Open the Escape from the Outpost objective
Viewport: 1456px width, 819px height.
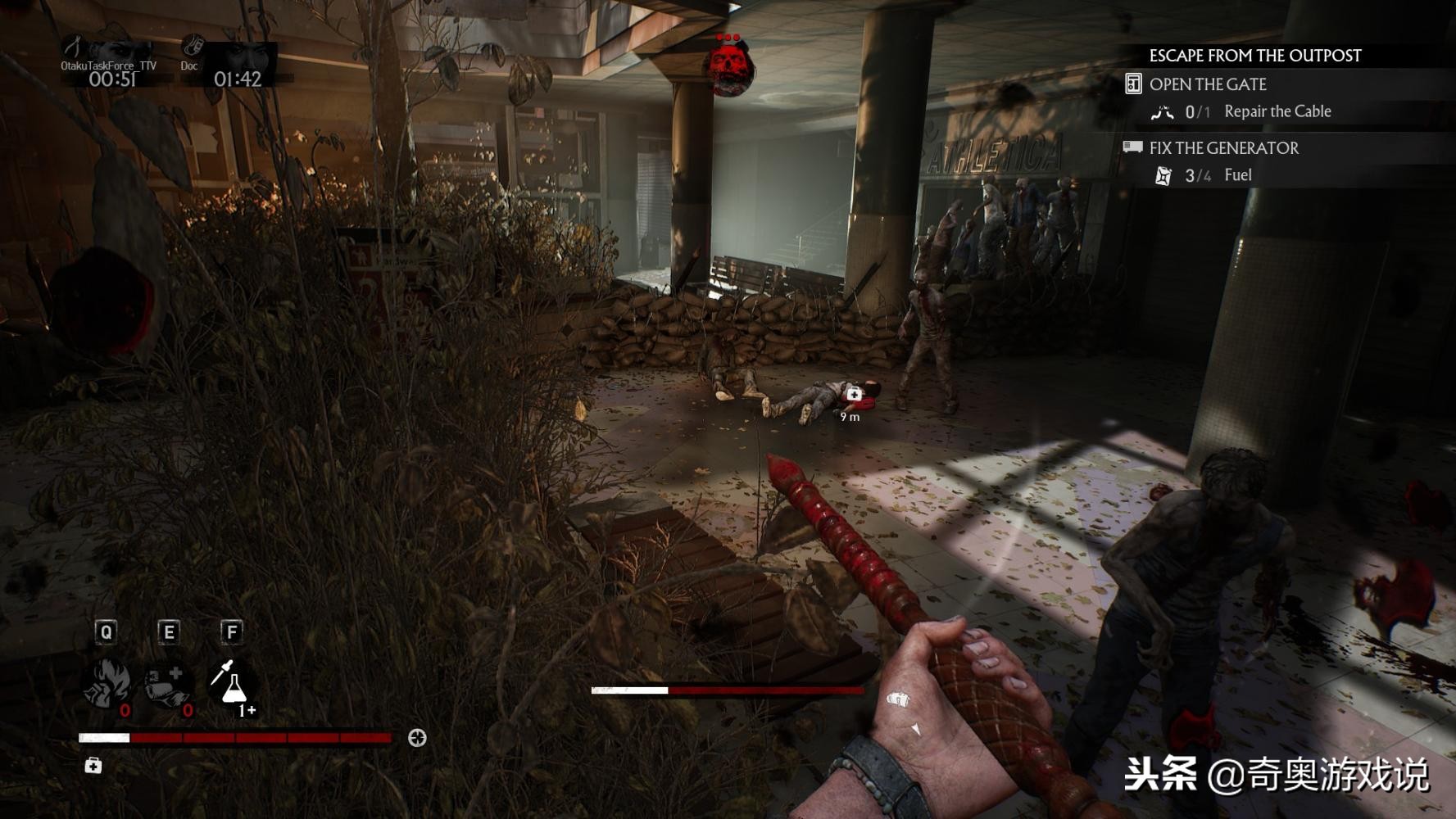coord(1254,56)
